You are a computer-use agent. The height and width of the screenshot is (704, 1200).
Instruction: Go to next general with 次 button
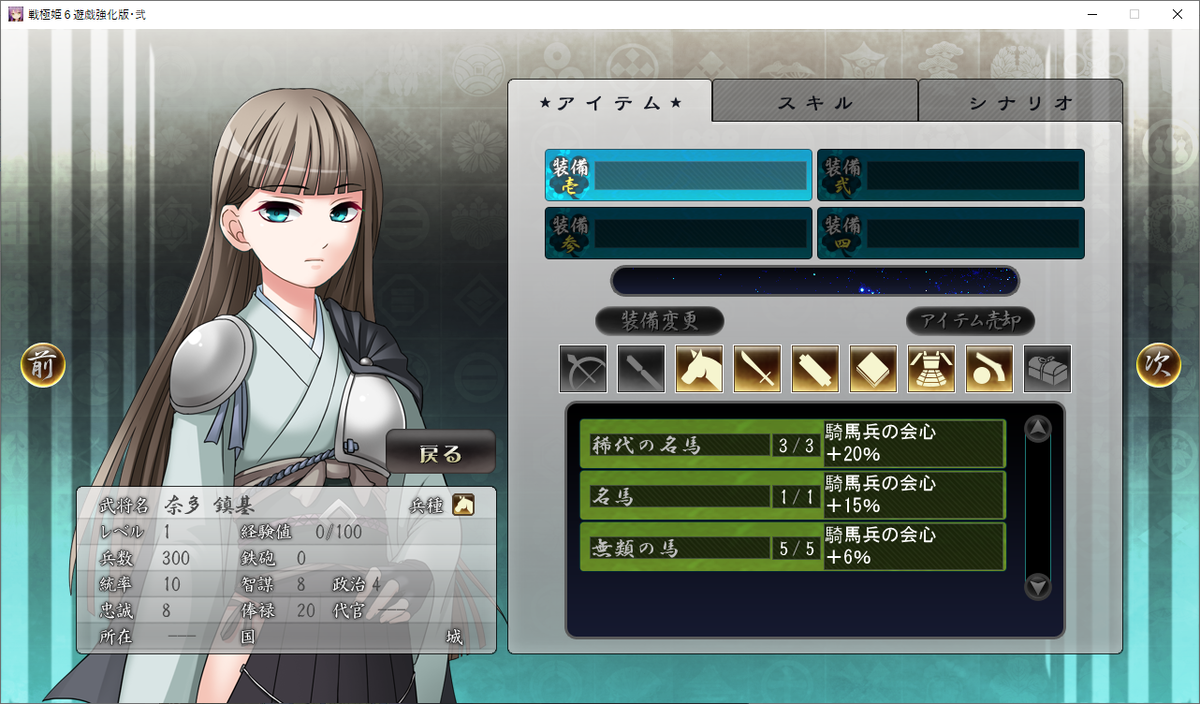pyautogui.click(x=1158, y=366)
